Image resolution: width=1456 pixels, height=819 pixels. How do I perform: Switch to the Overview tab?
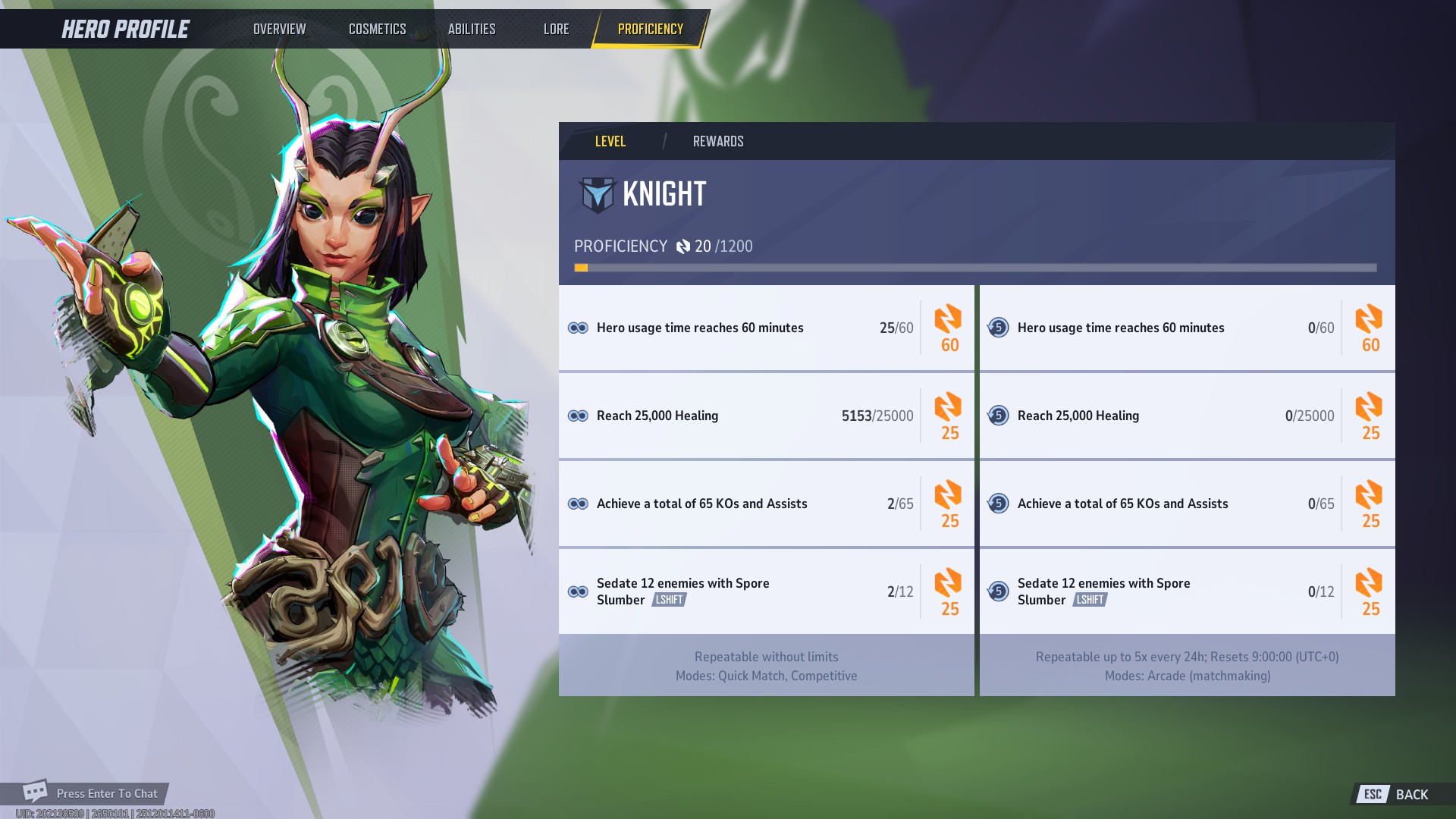pos(279,29)
